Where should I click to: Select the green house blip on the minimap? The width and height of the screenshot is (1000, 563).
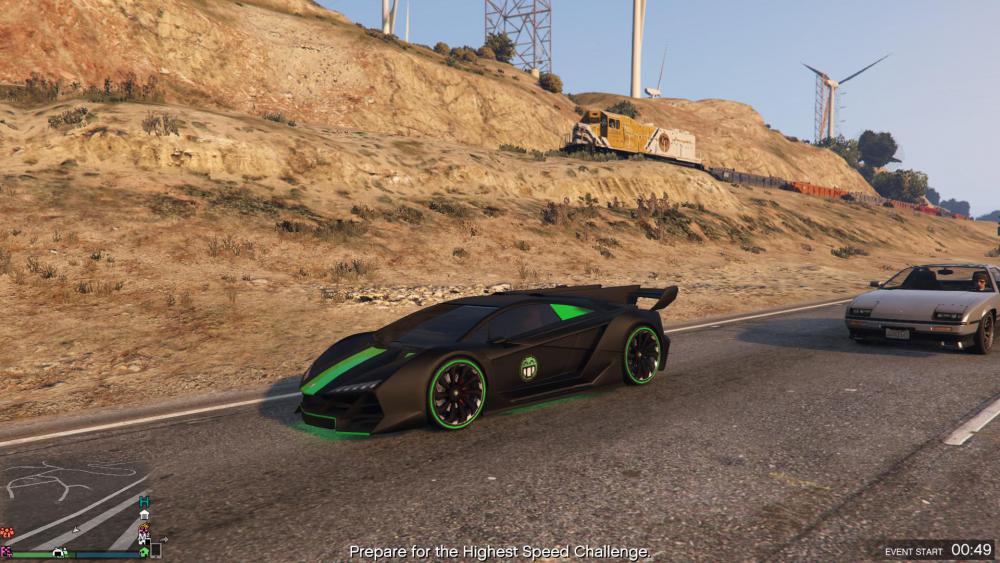click(144, 551)
